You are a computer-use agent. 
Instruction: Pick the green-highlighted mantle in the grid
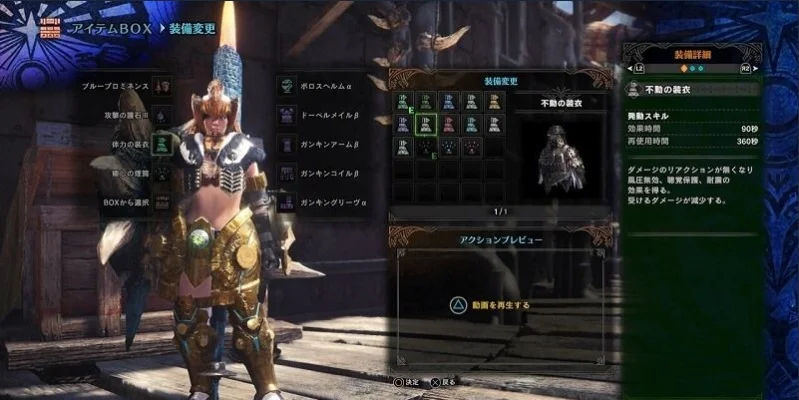[x=426, y=124]
